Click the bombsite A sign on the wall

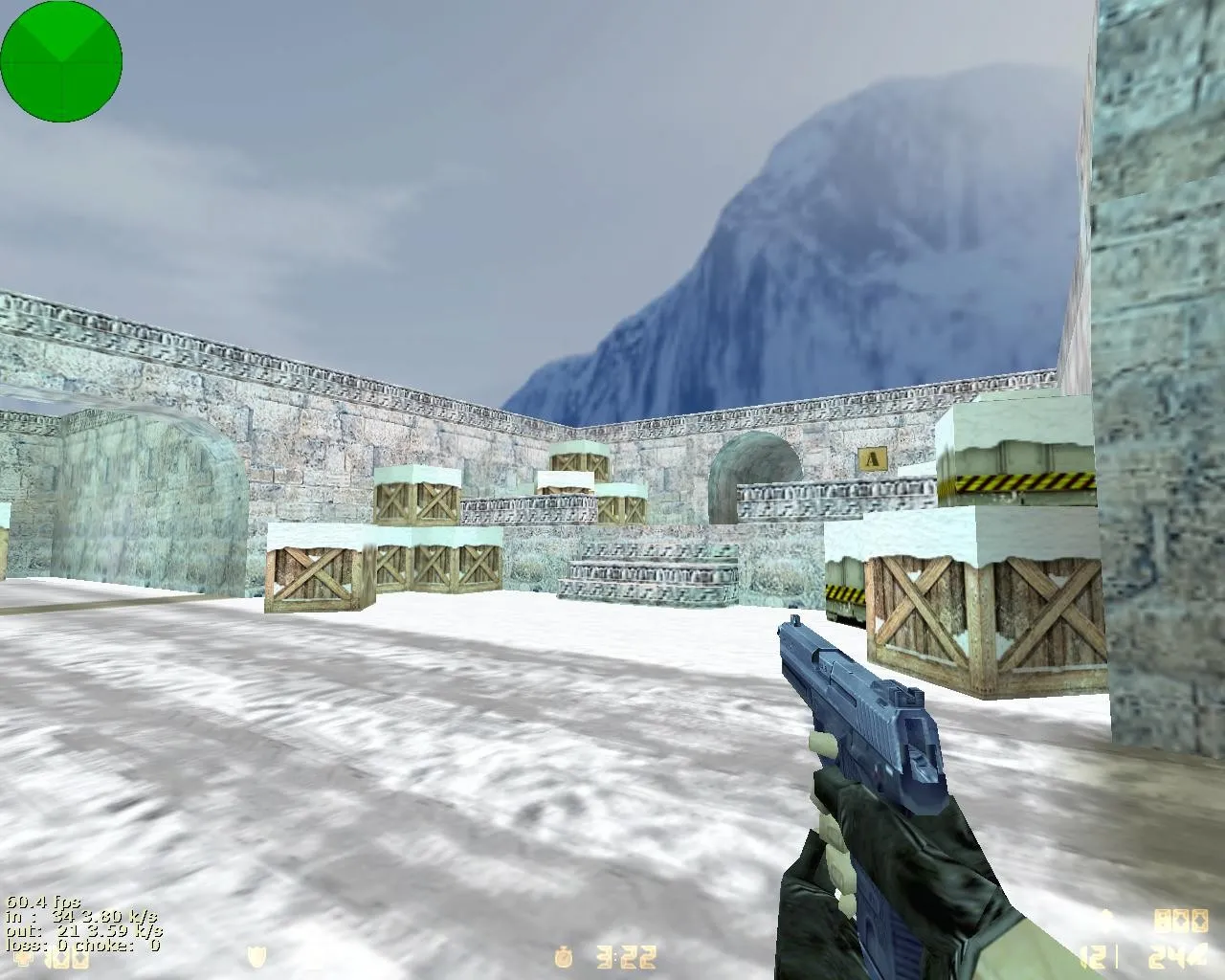(872, 458)
